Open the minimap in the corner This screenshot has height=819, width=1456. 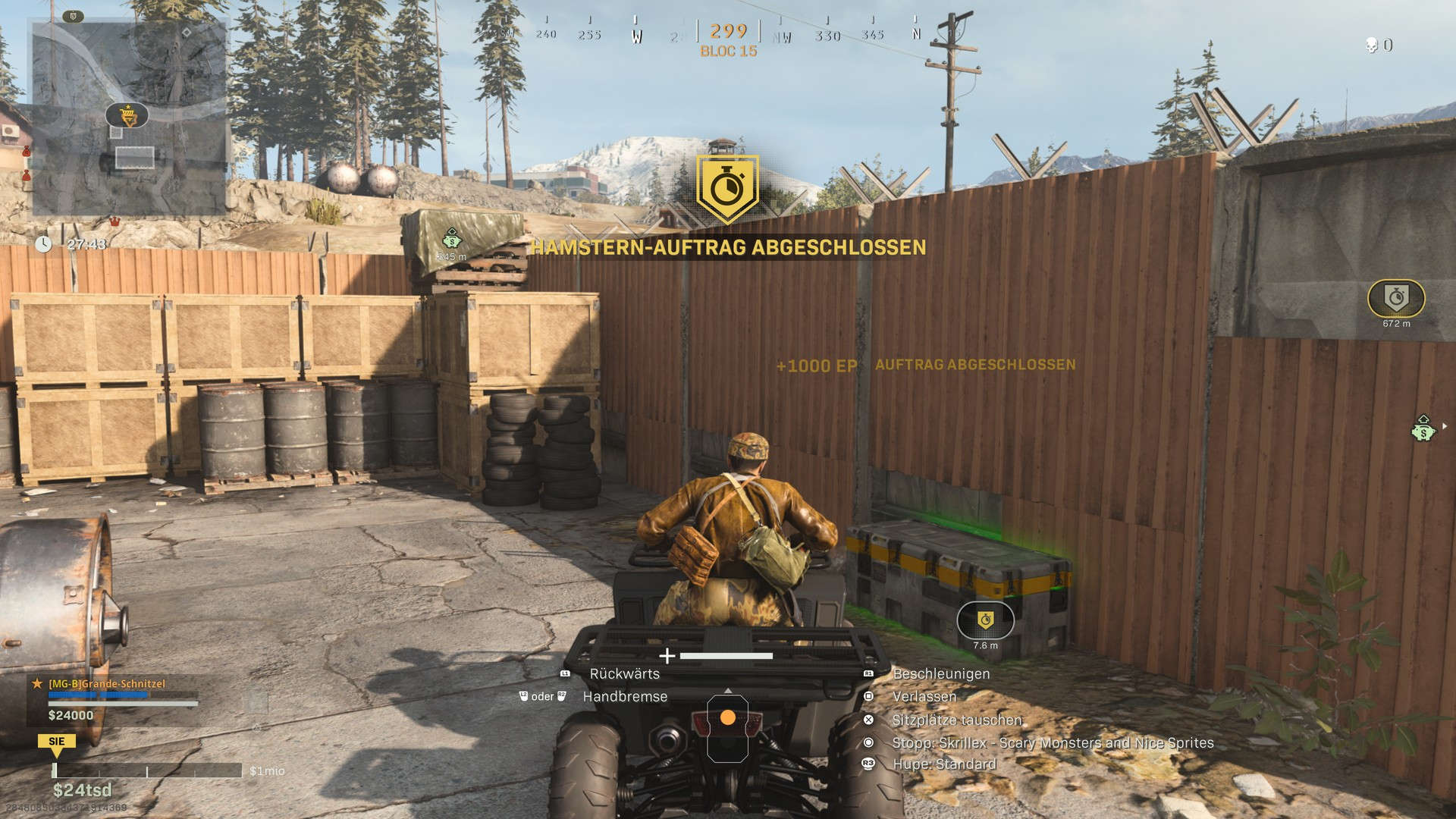(x=129, y=118)
